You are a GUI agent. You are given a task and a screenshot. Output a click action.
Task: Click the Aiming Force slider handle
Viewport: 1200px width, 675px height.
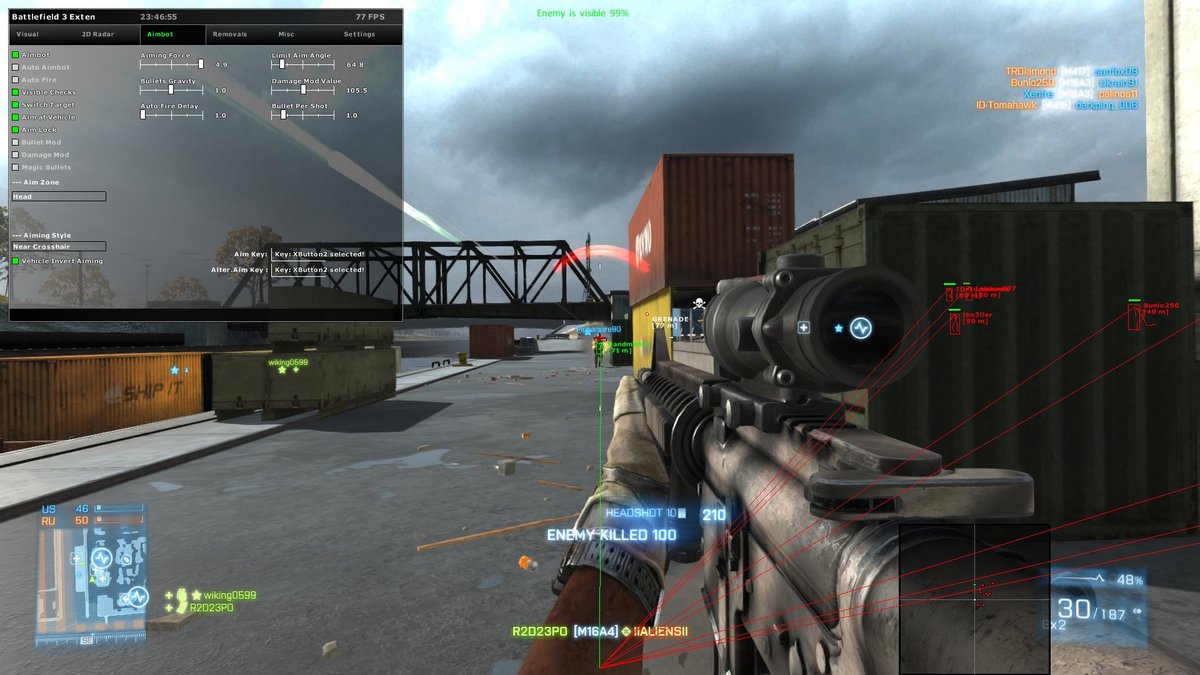pyautogui.click(x=201, y=64)
